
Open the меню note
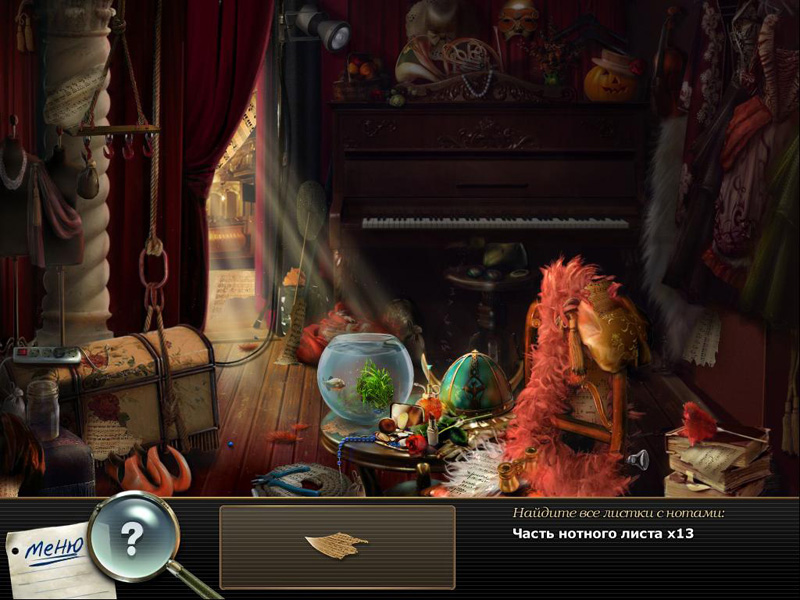click(50, 551)
